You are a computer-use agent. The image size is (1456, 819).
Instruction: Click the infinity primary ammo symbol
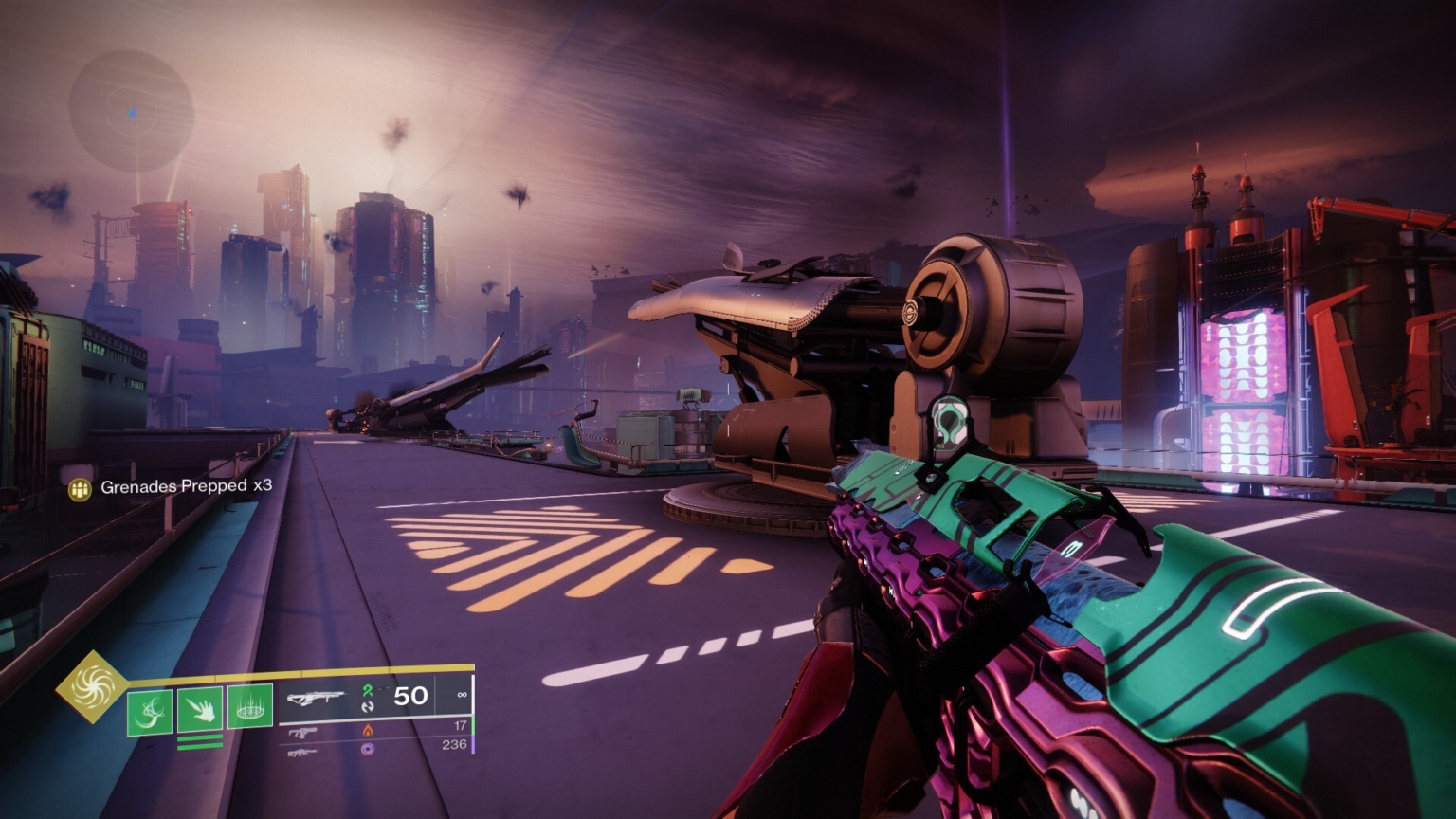pyautogui.click(x=463, y=694)
